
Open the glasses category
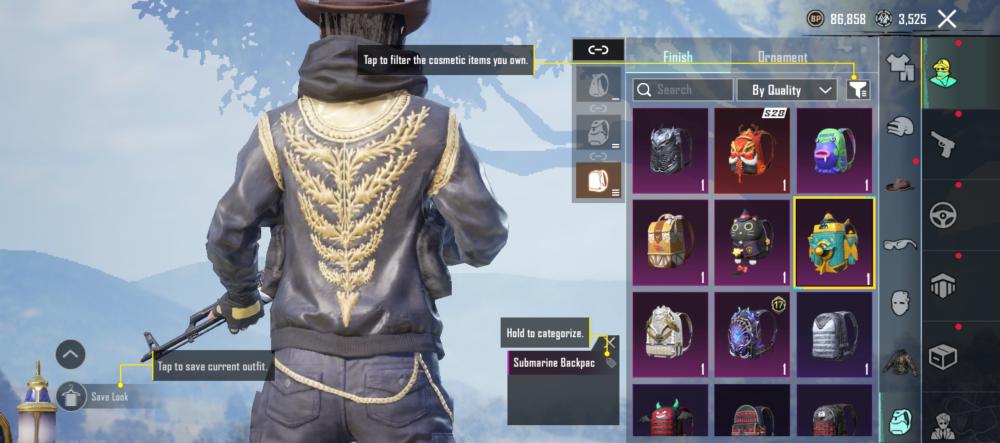point(902,243)
